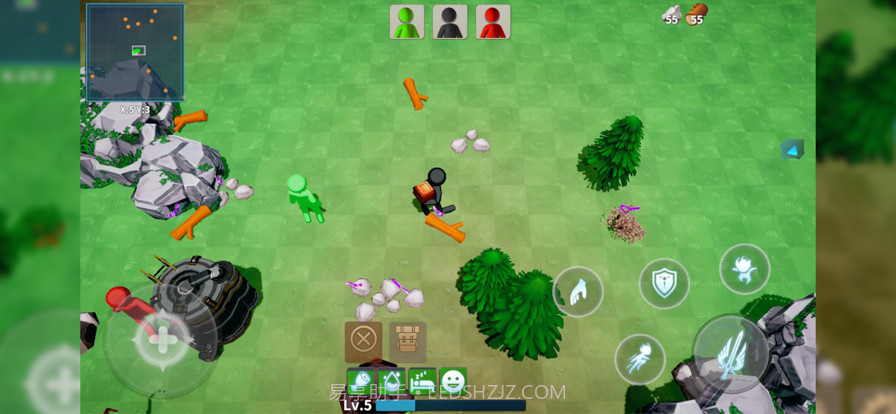Screen dimensions: 896x414
Task: Activate the shield defense skill
Action: [664, 283]
